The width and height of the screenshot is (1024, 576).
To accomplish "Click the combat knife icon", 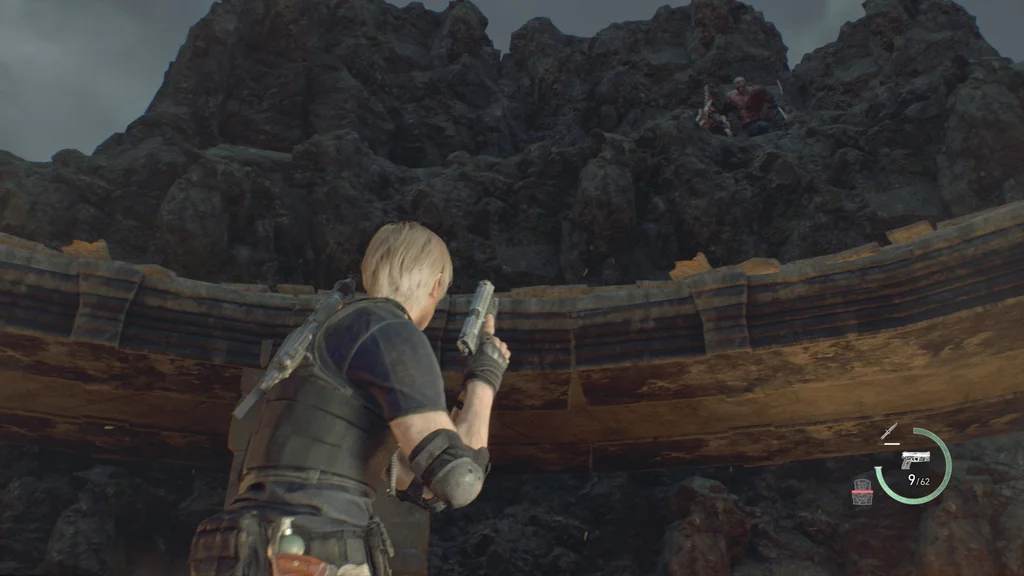I will coord(888,432).
